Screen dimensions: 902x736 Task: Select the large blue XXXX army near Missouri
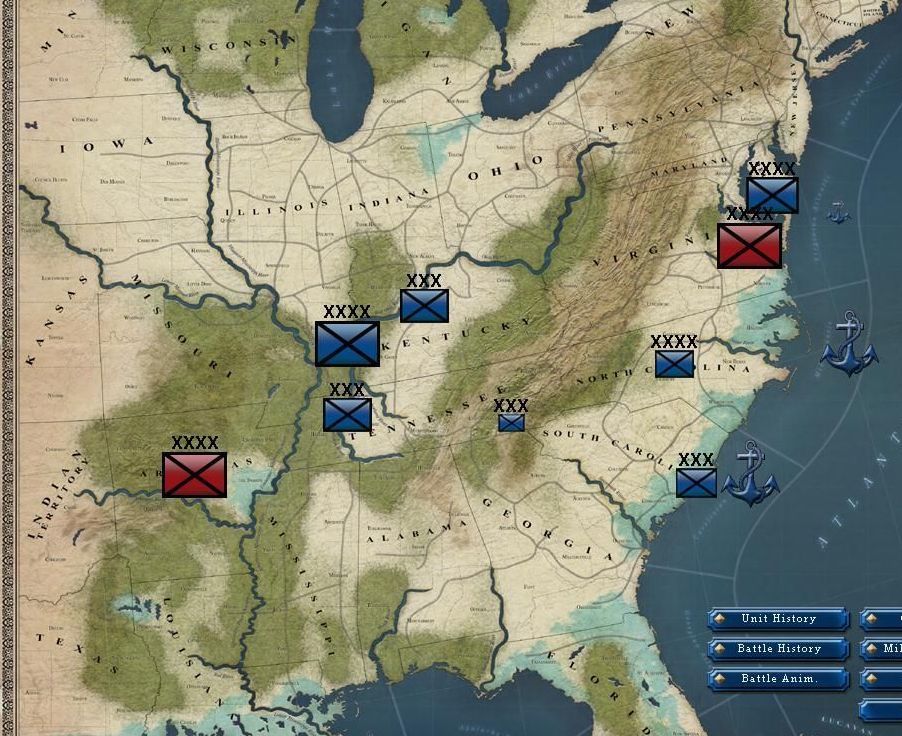click(x=347, y=343)
